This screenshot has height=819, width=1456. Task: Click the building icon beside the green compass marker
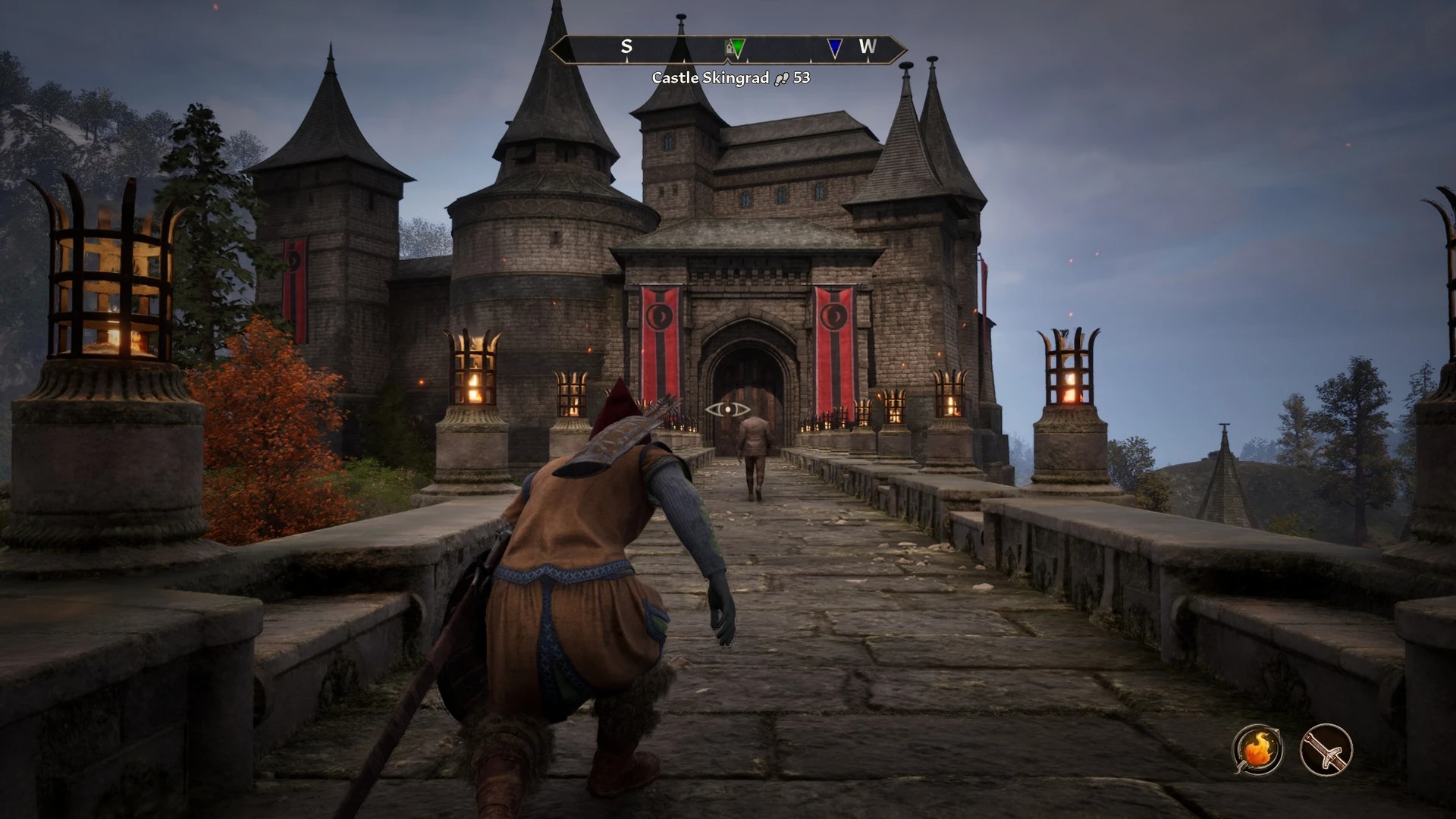click(728, 48)
